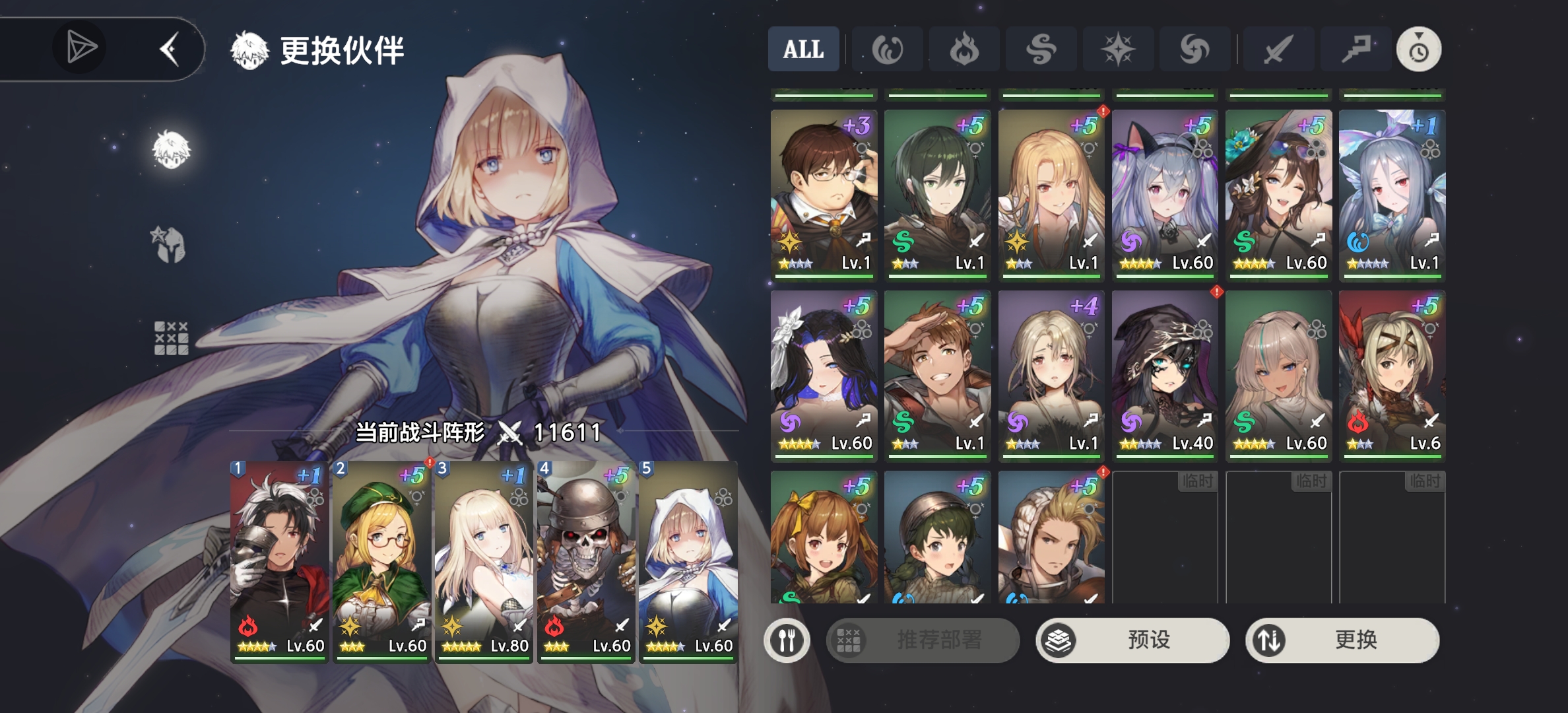The image size is (1568, 713).
Task: Select the long-haired blonde Lv.80 partner card
Action: [x=483, y=561]
